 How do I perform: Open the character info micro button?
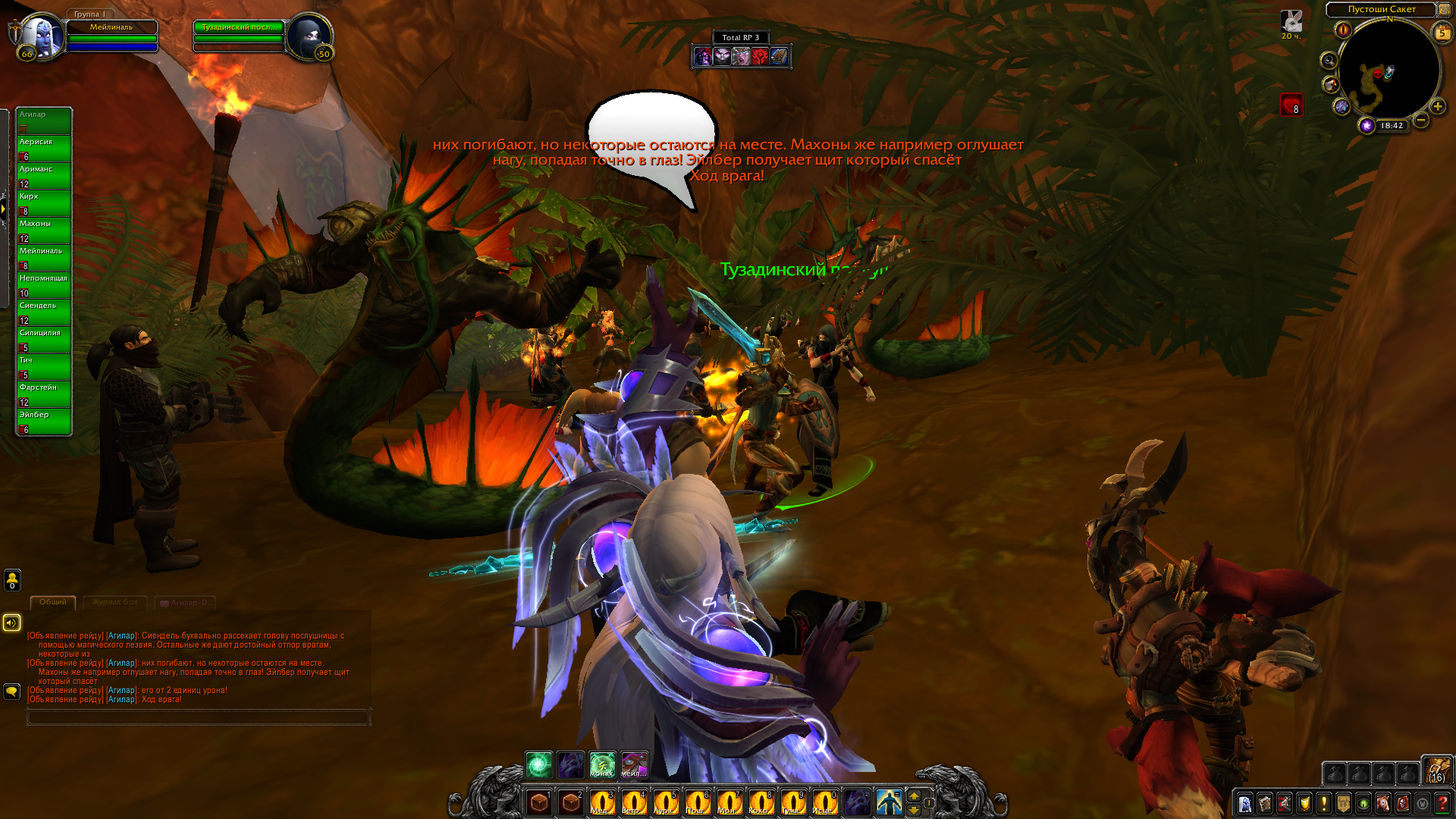click(x=1245, y=803)
